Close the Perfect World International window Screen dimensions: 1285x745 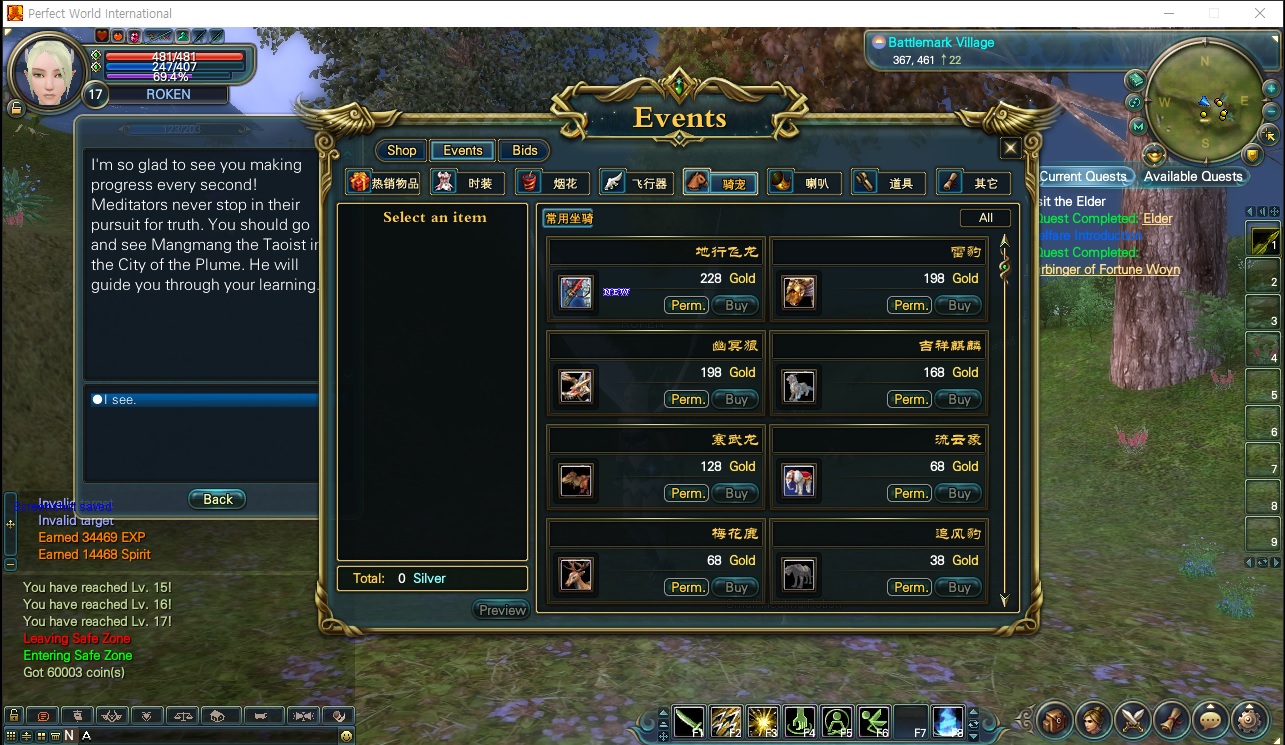[1259, 13]
